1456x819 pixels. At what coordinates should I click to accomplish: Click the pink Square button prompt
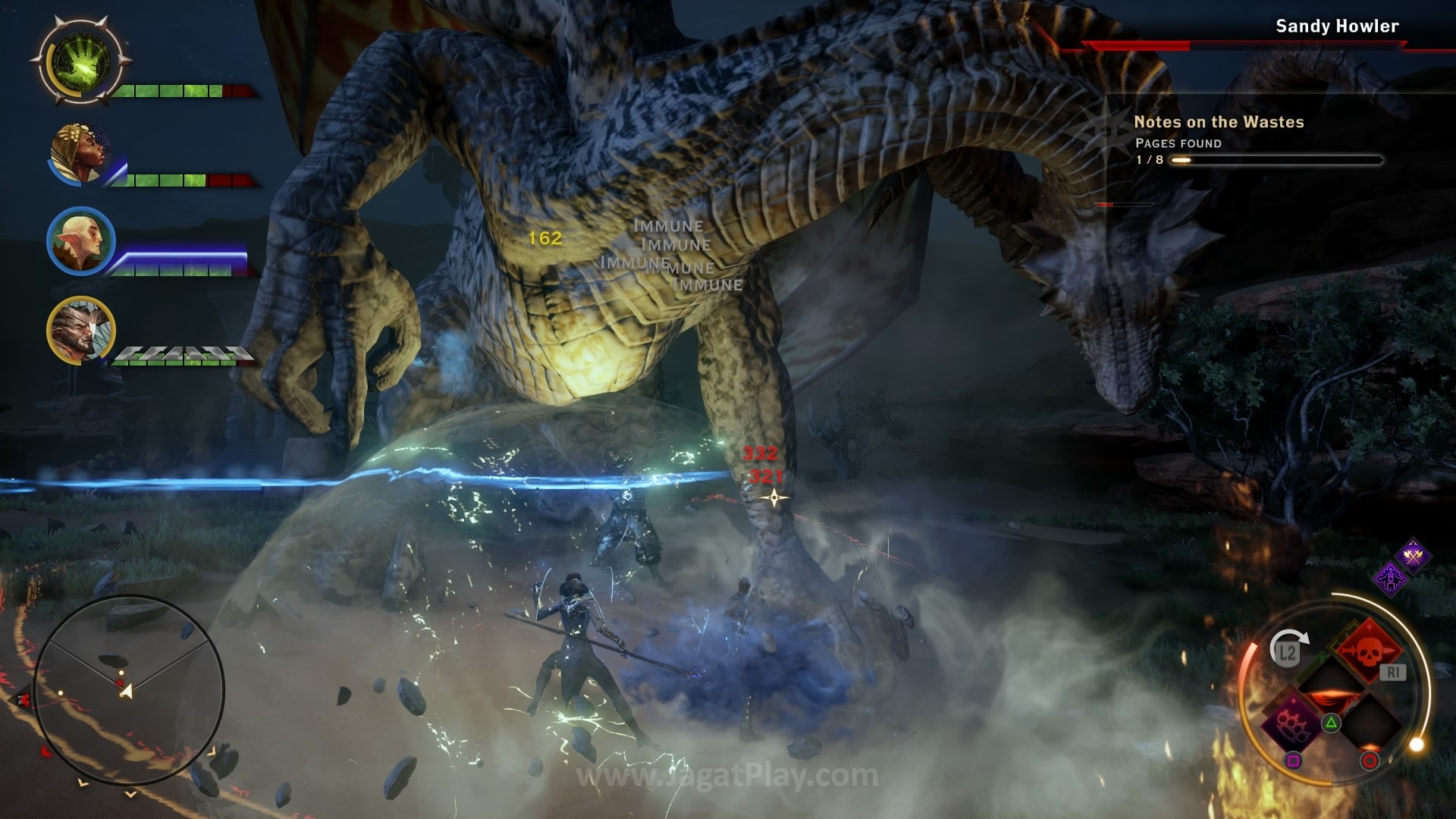pos(1293,760)
